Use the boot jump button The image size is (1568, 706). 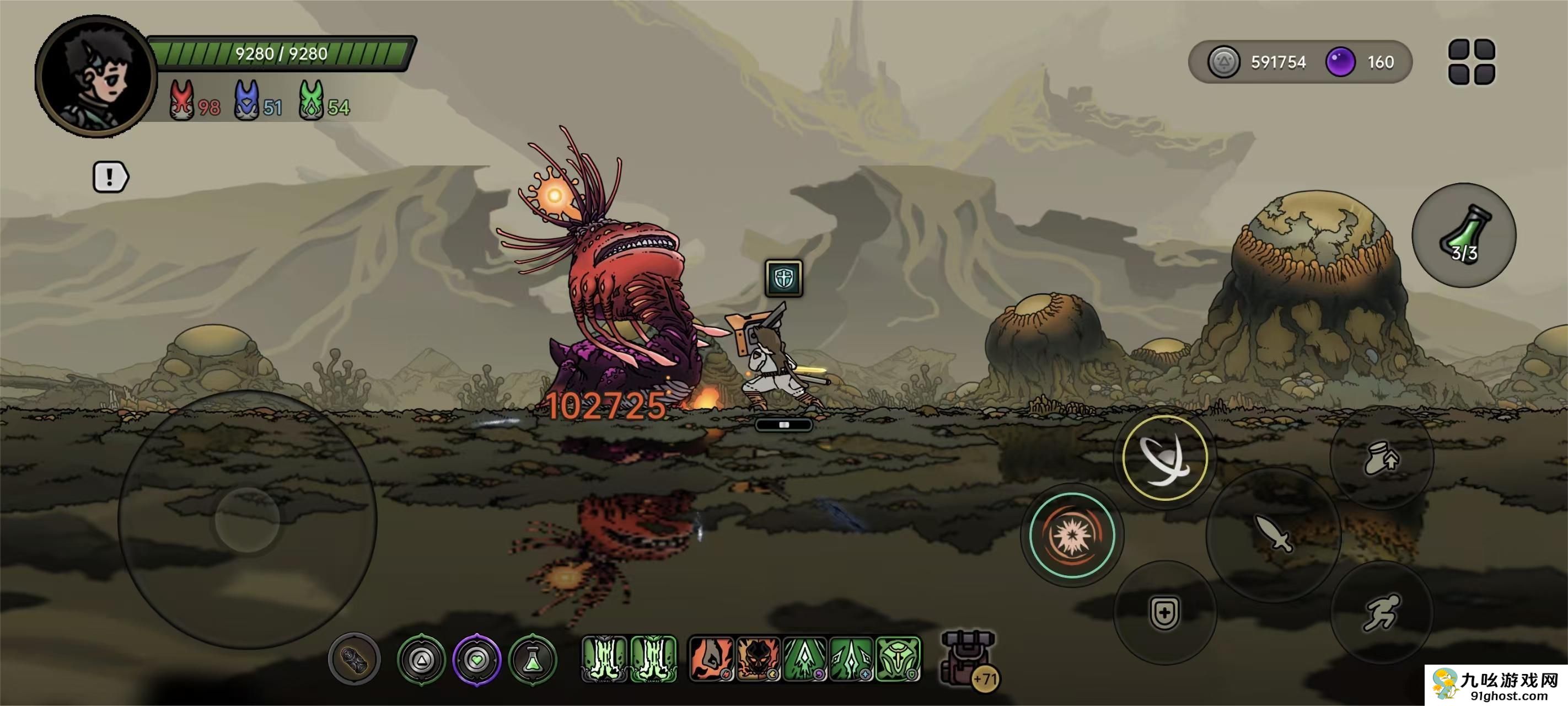pos(1382,459)
